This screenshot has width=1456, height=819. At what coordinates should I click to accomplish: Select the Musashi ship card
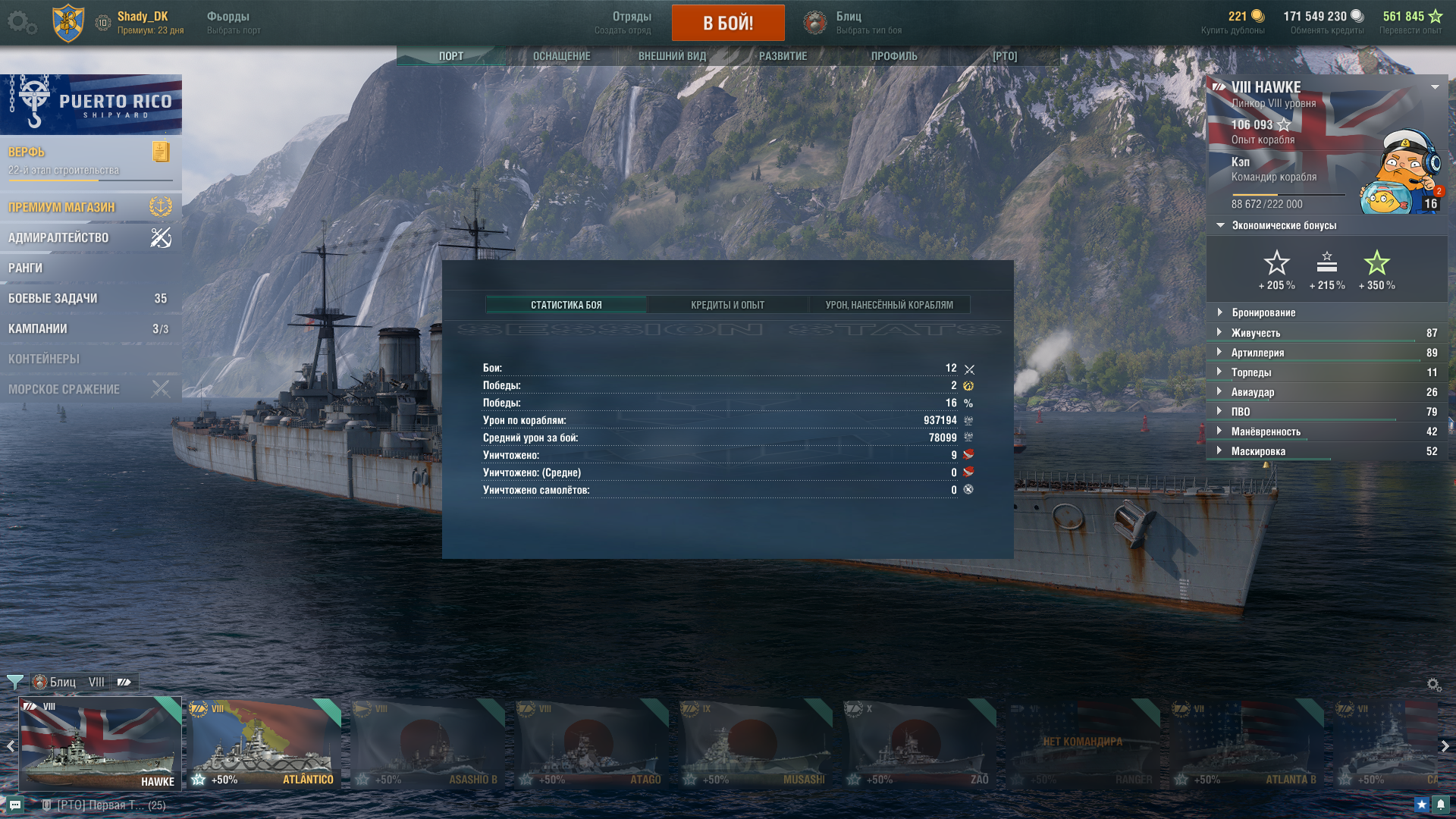[x=756, y=743]
